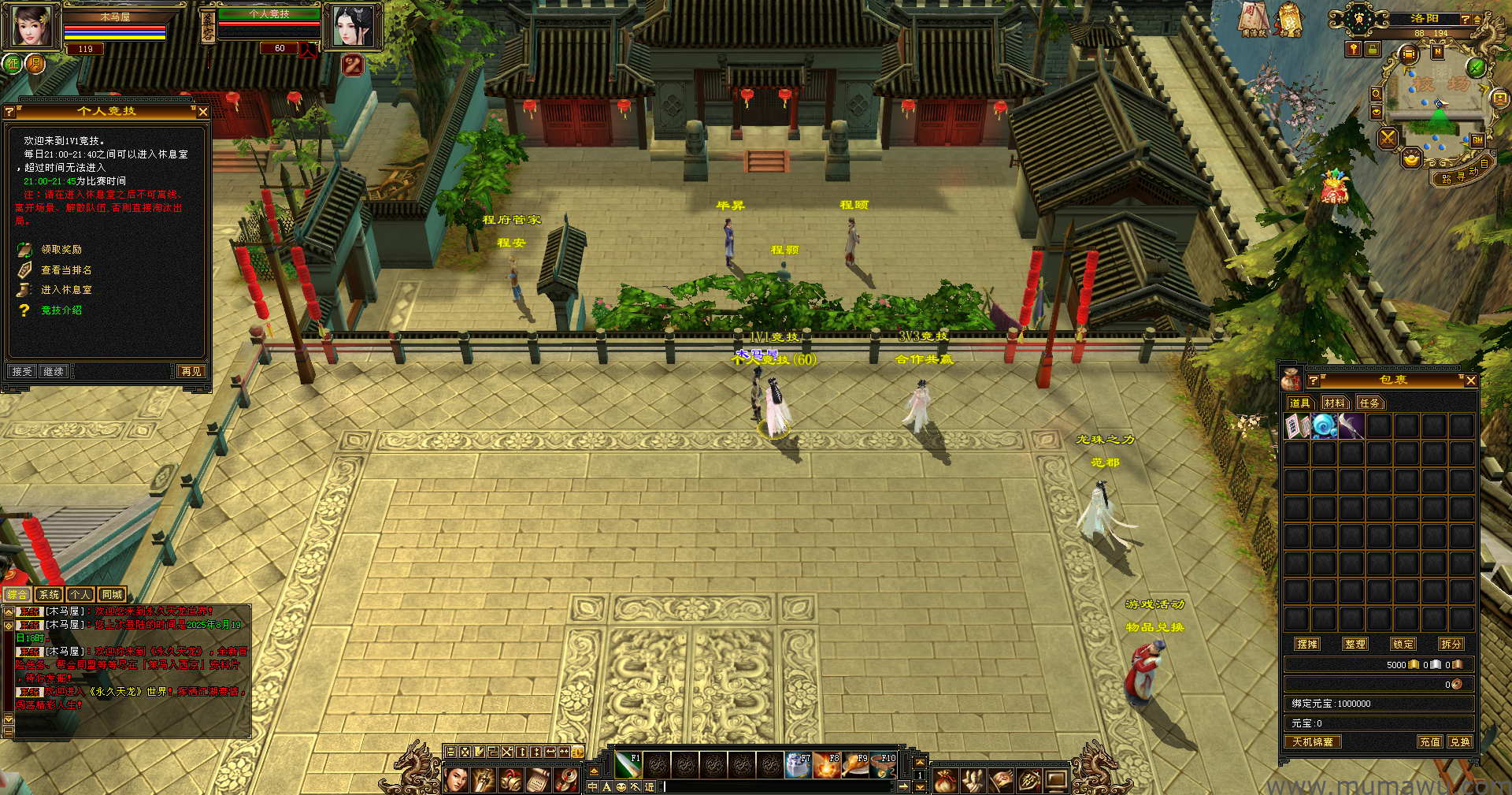Choose the 领取奖励 dialogue option
The width and height of the screenshot is (1512, 795).
[x=61, y=249]
